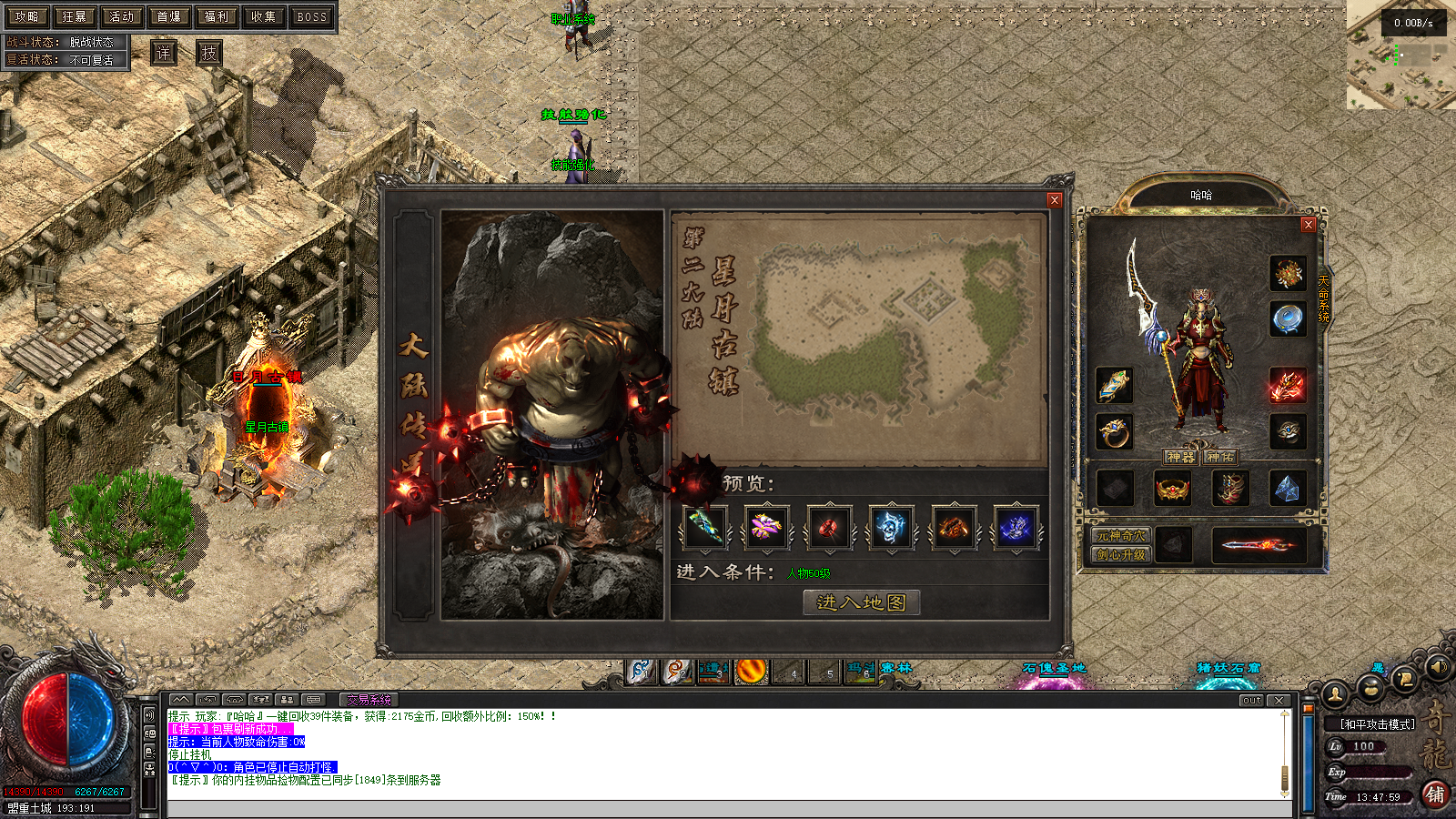
Task: Toggle the speaker sound icon
Action: (x=1438, y=667)
